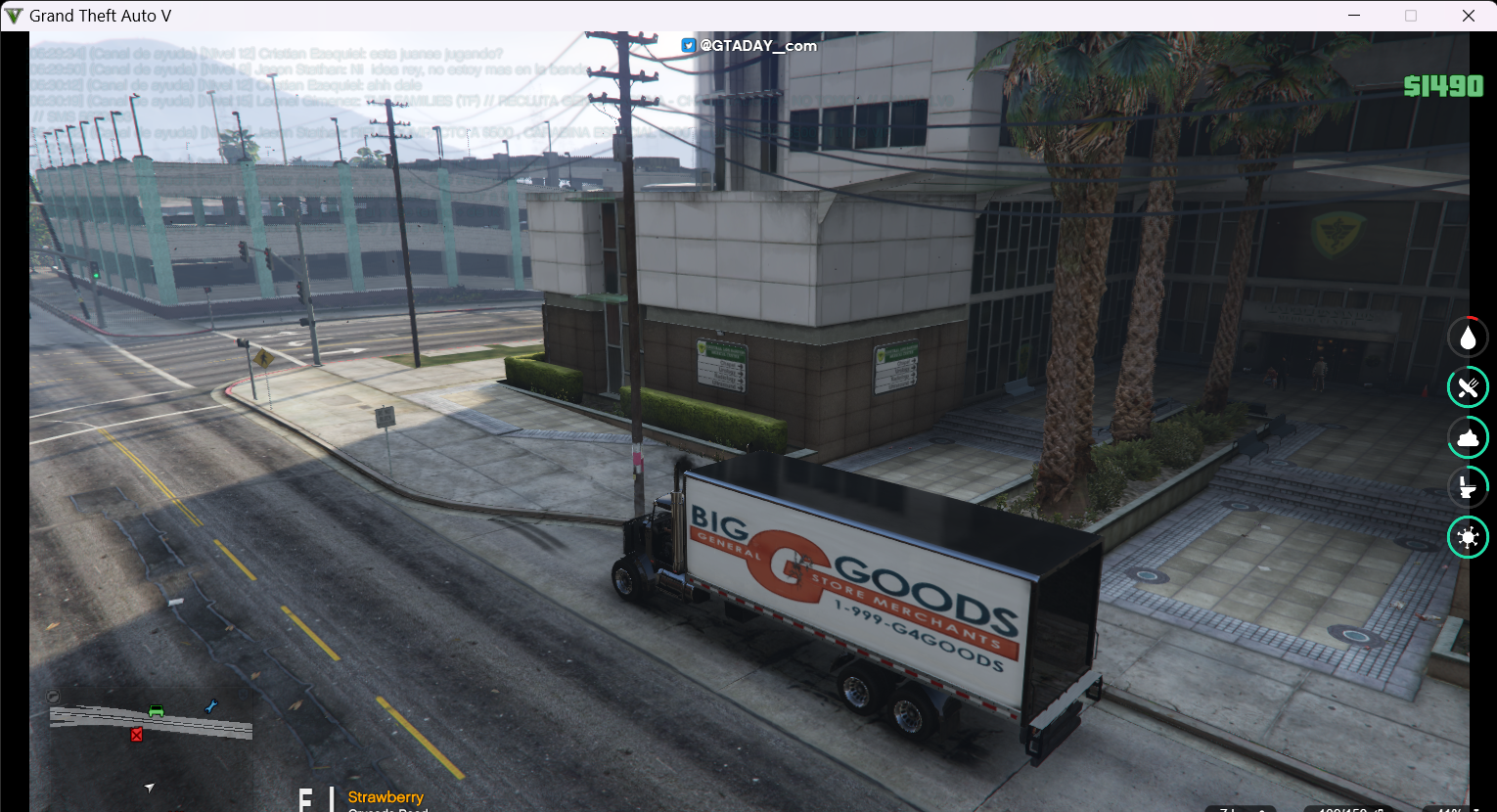This screenshot has width=1497, height=812.
Task: Click the virus hygiene status icon
Action: 1468,537
